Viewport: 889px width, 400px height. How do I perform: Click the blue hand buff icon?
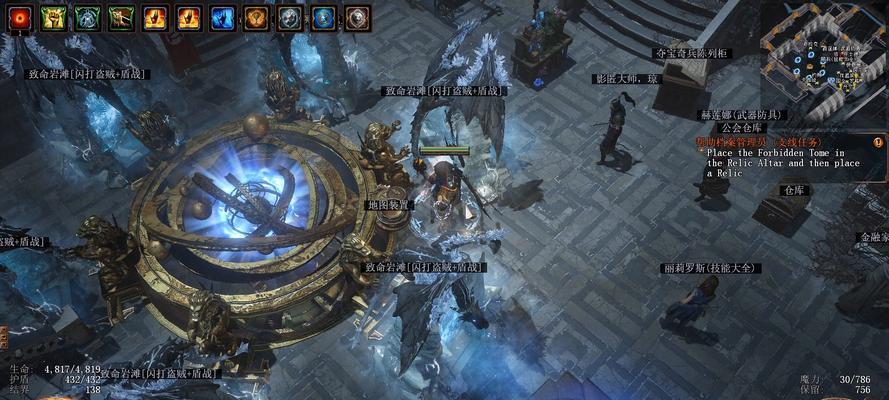click(x=222, y=17)
